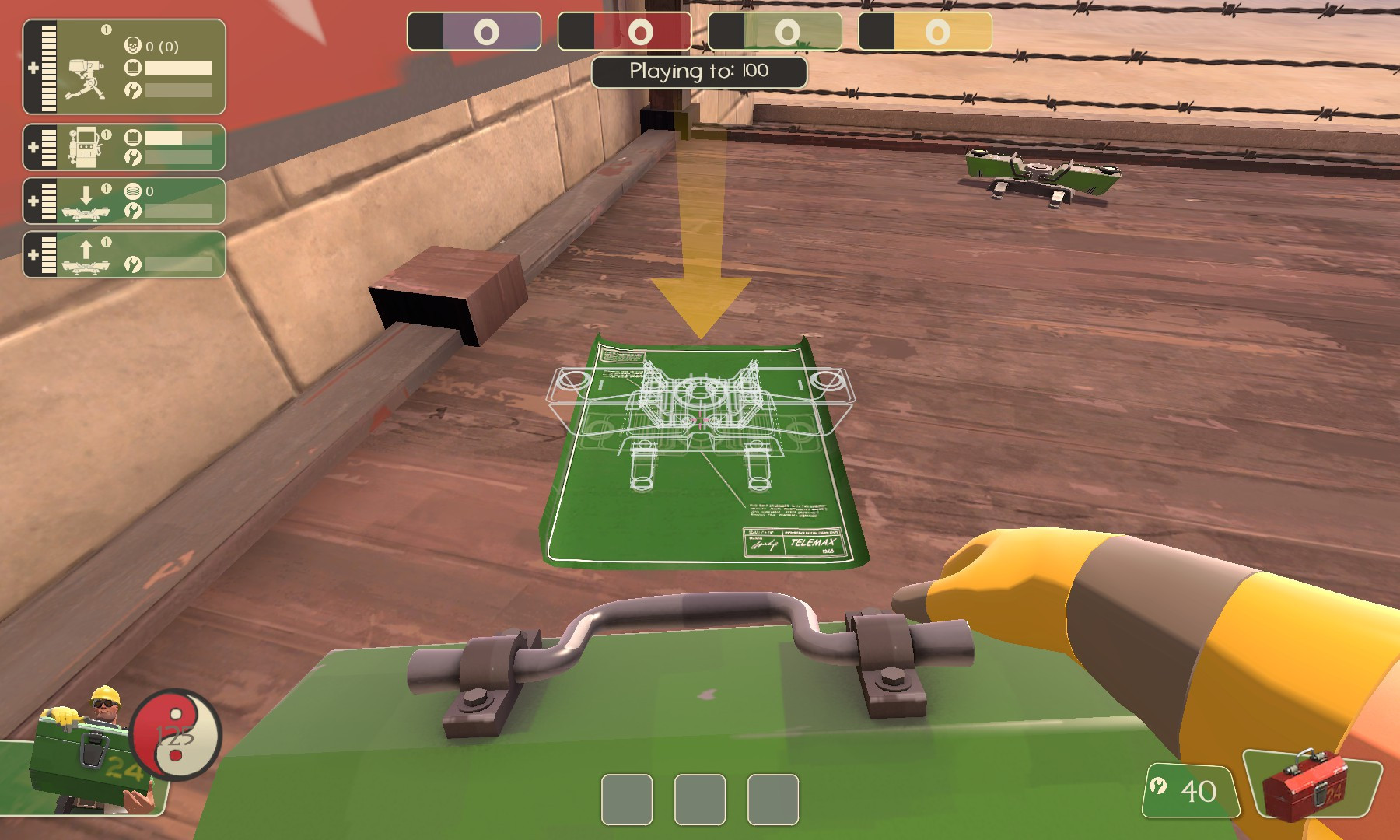Viewport: 1400px width, 840px height.
Task: Toggle the plus symbol on teleporter entrance panel
Action: click(32, 200)
